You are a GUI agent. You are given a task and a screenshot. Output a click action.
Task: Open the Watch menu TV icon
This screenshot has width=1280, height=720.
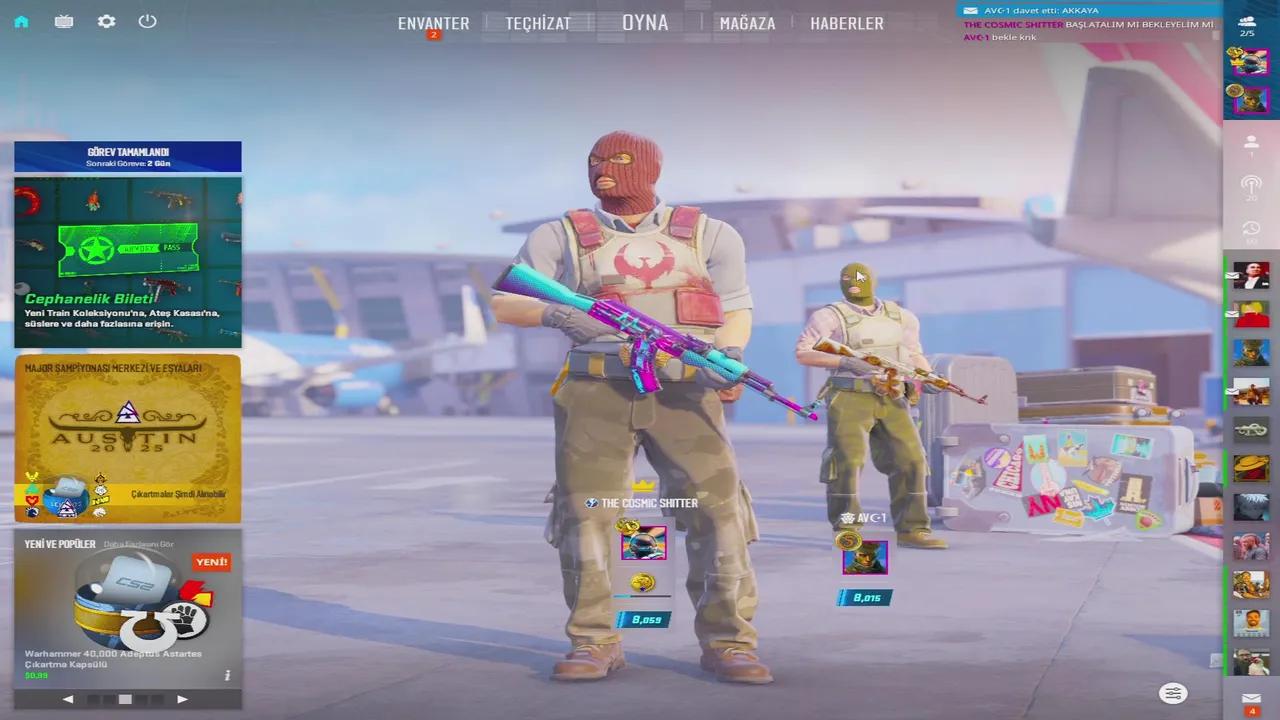click(63, 21)
